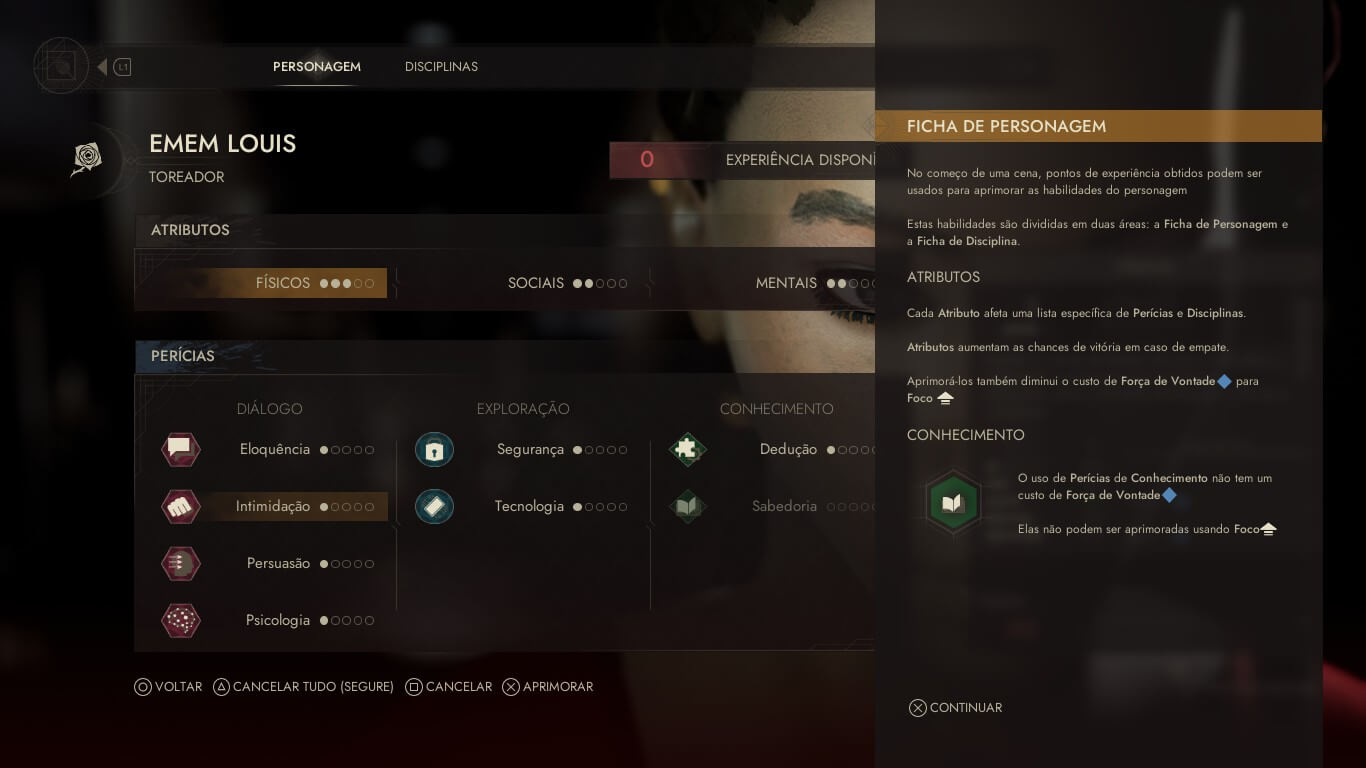The height and width of the screenshot is (768, 1366).
Task: Click Continuar in the help panel
Action: pos(955,708)
